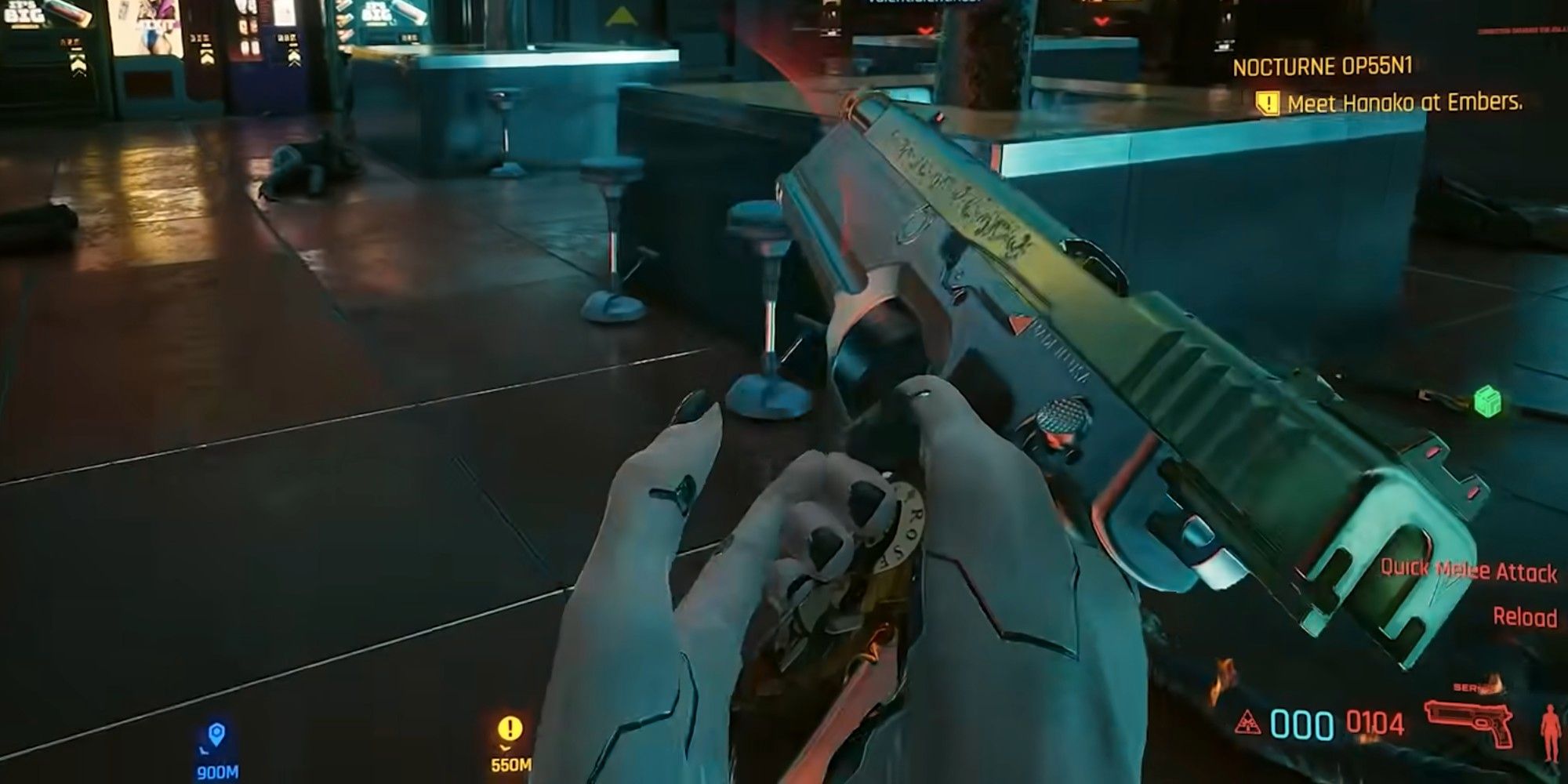Image resolution: width=1568 pixels, height=784 pixels.
Task: Click the yellow quest exclamation icon
Action: click(x=1268, y=102)
